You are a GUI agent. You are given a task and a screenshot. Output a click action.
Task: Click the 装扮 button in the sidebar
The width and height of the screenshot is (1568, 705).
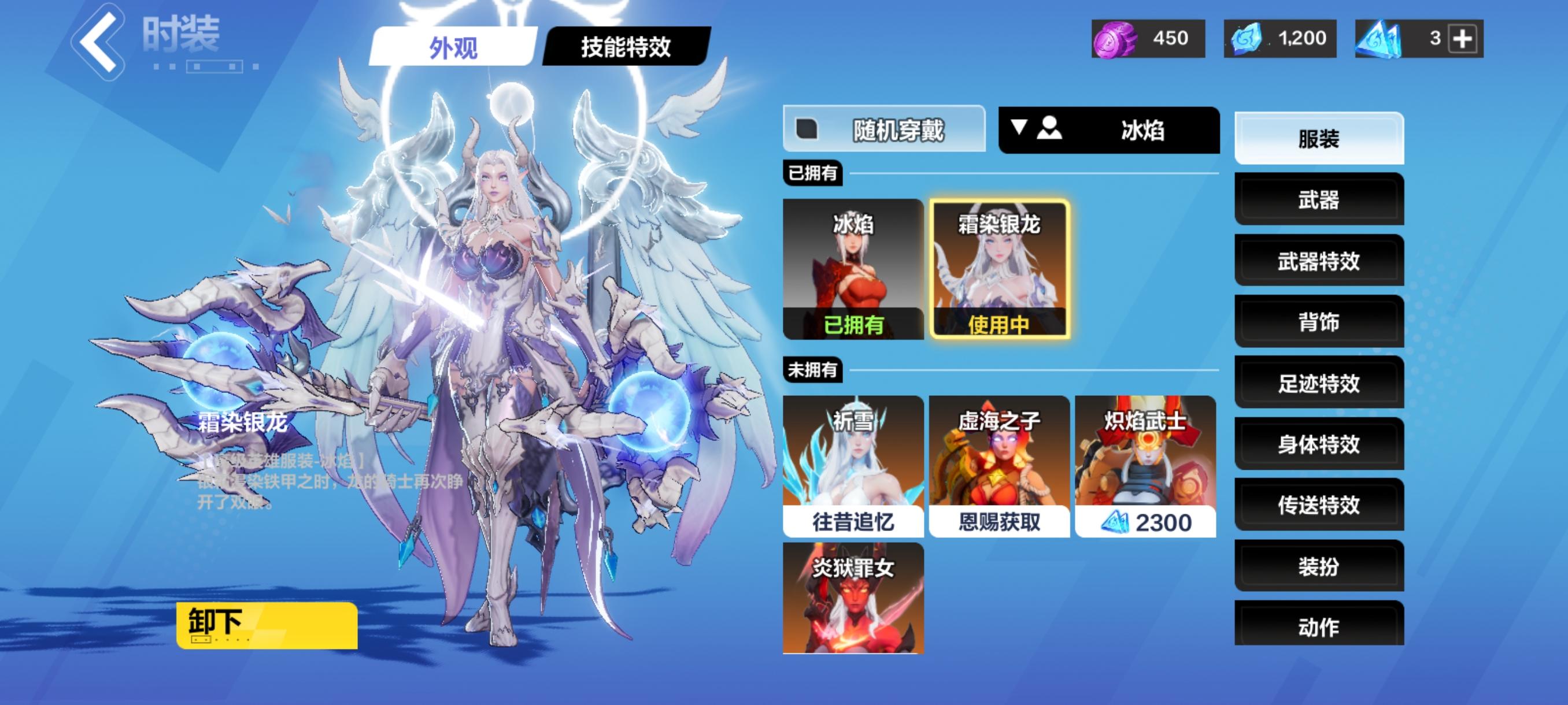point(1319,566)
